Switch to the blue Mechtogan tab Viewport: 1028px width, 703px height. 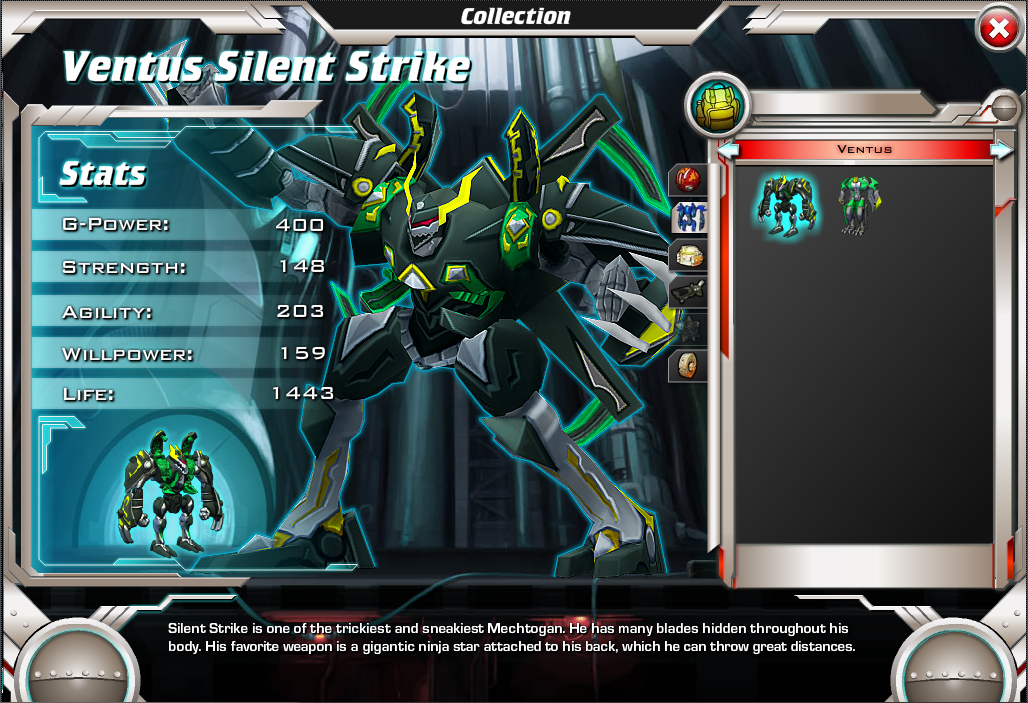click(689, 217)
